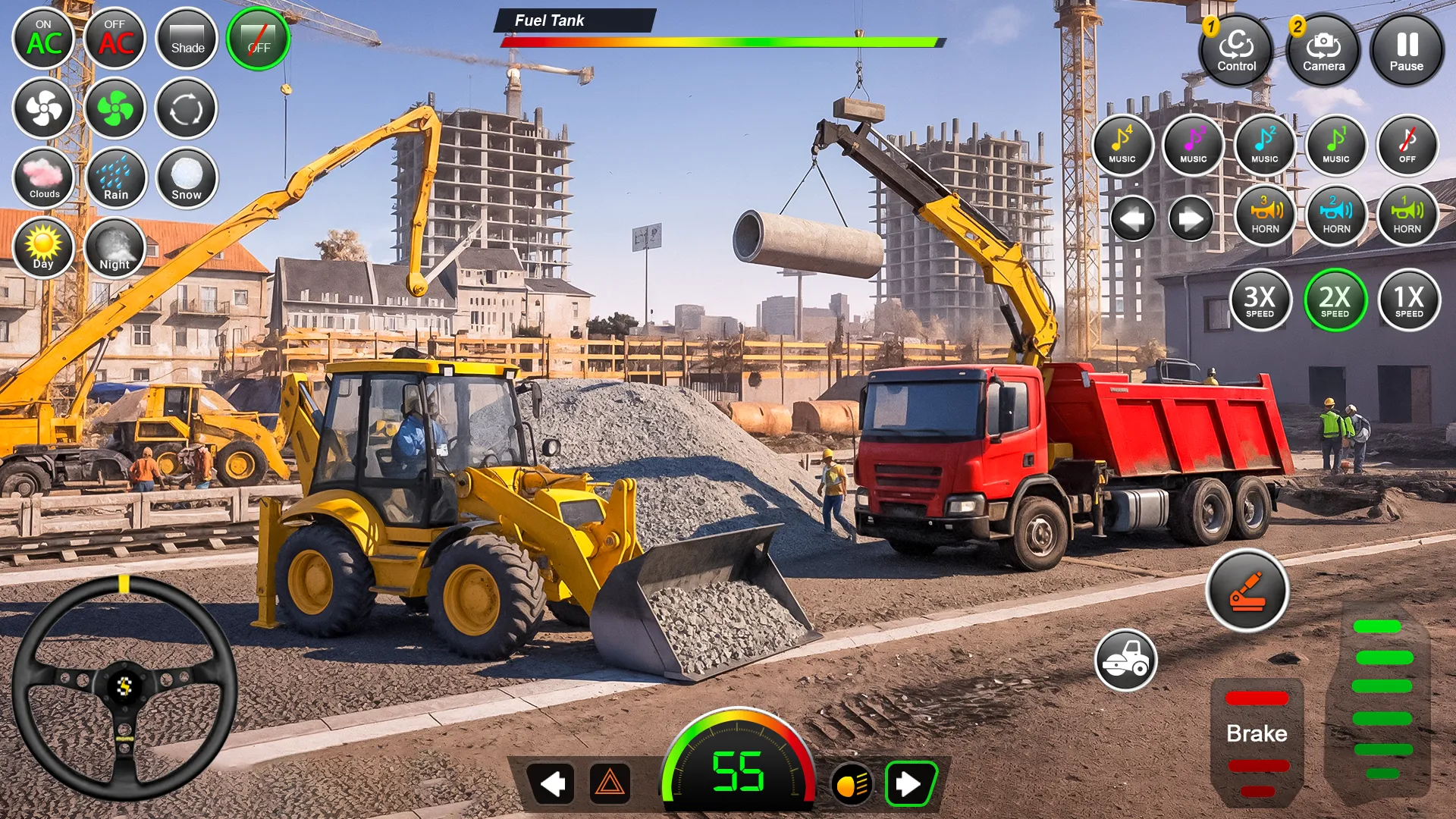Pause the game
Viewport: 1456px width, 819px height.
pos(1407,48)
